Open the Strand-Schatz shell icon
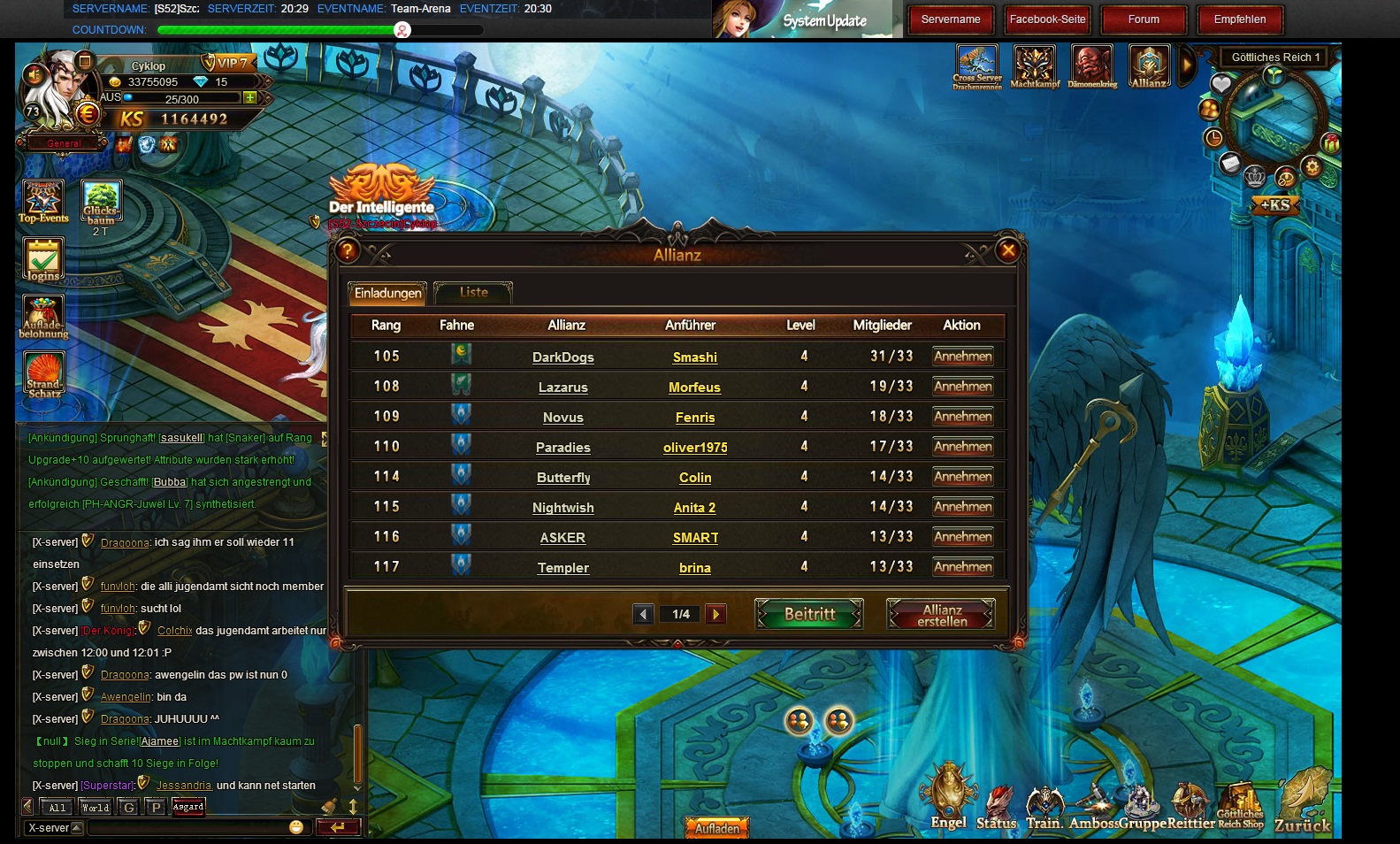The height and width of the screenshot is (844, 1400). tap(43, 375)
